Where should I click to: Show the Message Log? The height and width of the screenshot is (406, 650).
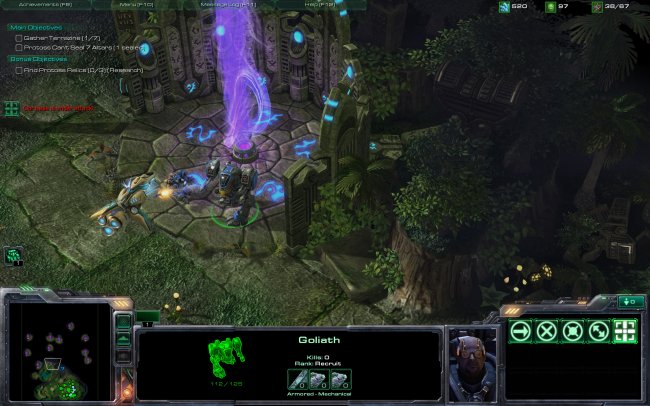pyautogui.click(x=228, y=5)
